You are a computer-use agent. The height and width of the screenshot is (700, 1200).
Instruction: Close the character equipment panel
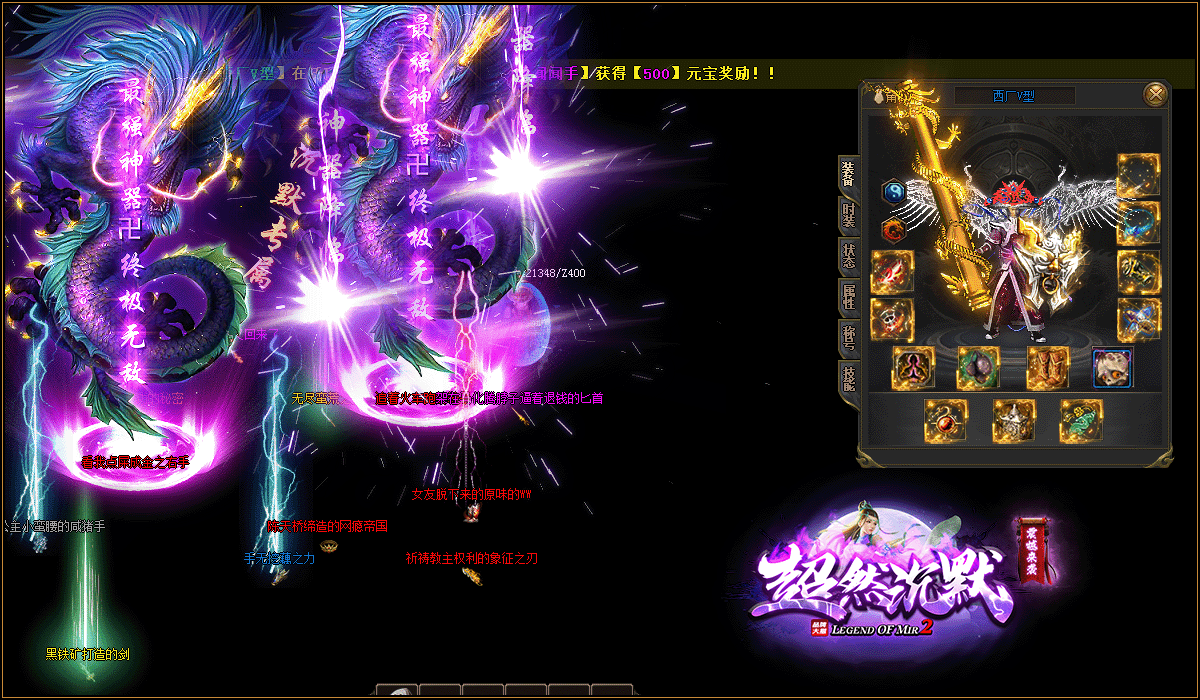1156,94
